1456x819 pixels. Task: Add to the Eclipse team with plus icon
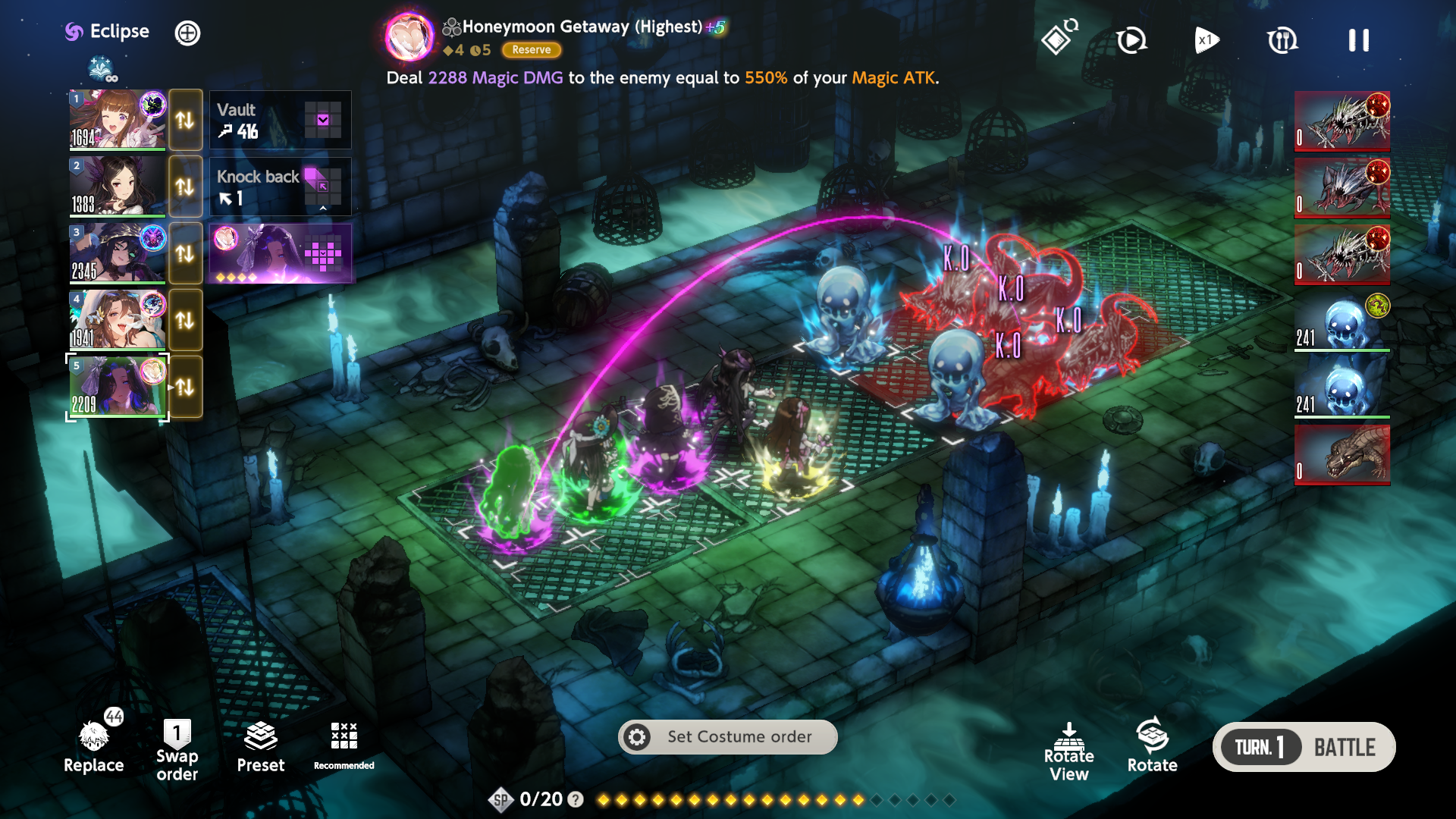click(187, 33)
